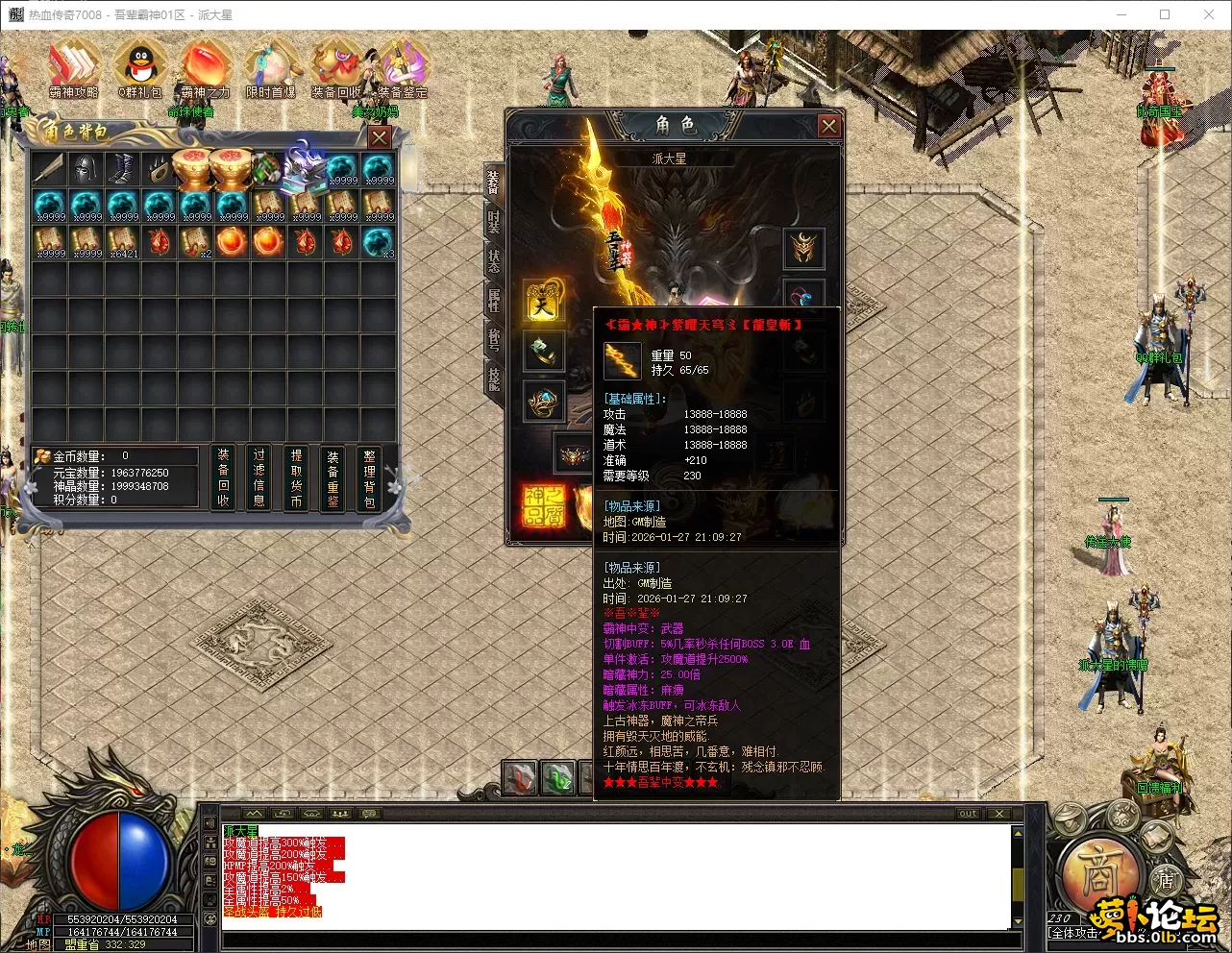The image size is (1232, 953).
Task: Open the 装备鉴定 appraisal icon
Action: (403, 69)
